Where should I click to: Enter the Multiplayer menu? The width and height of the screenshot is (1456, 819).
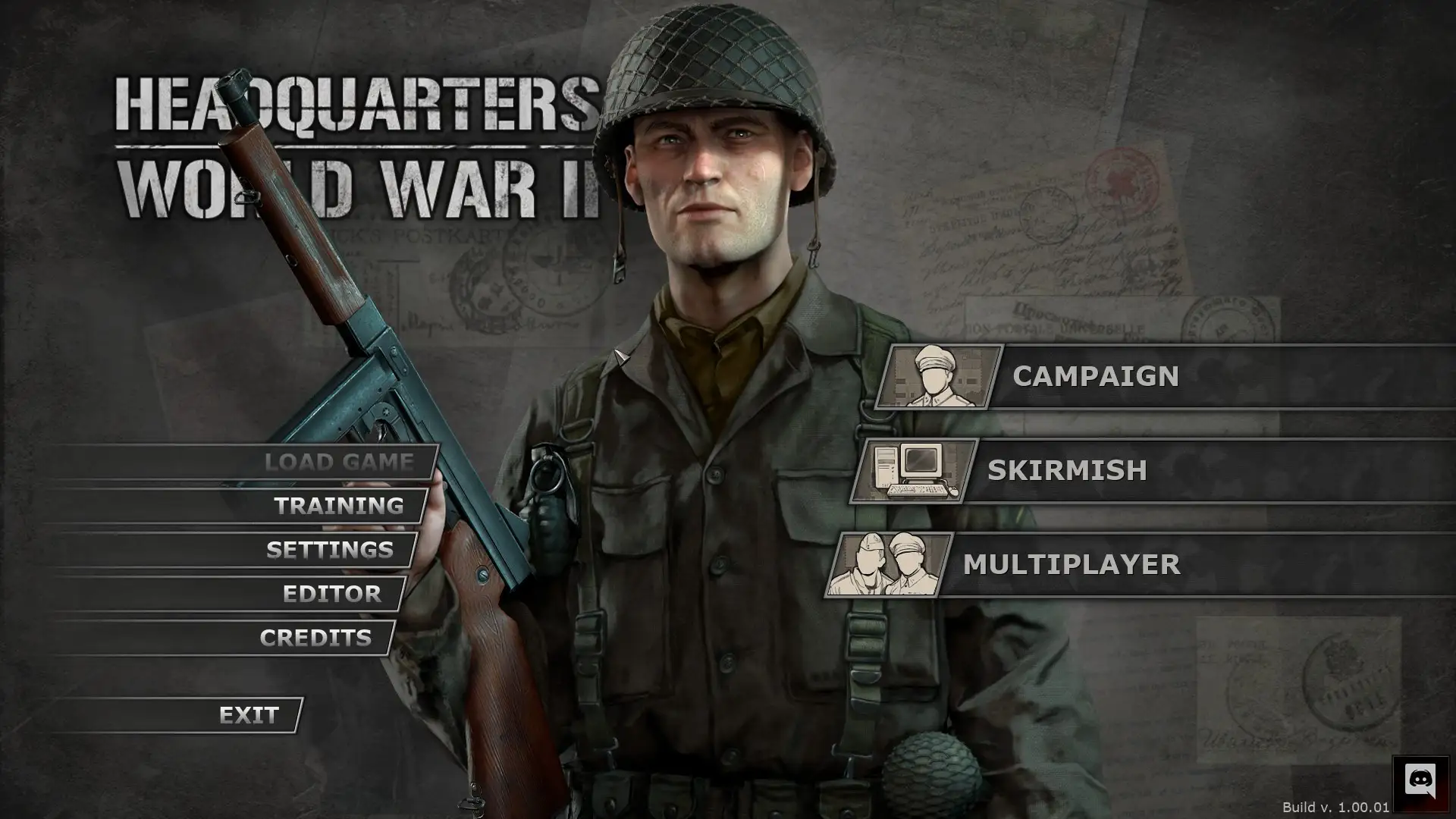pos(1071,565)
